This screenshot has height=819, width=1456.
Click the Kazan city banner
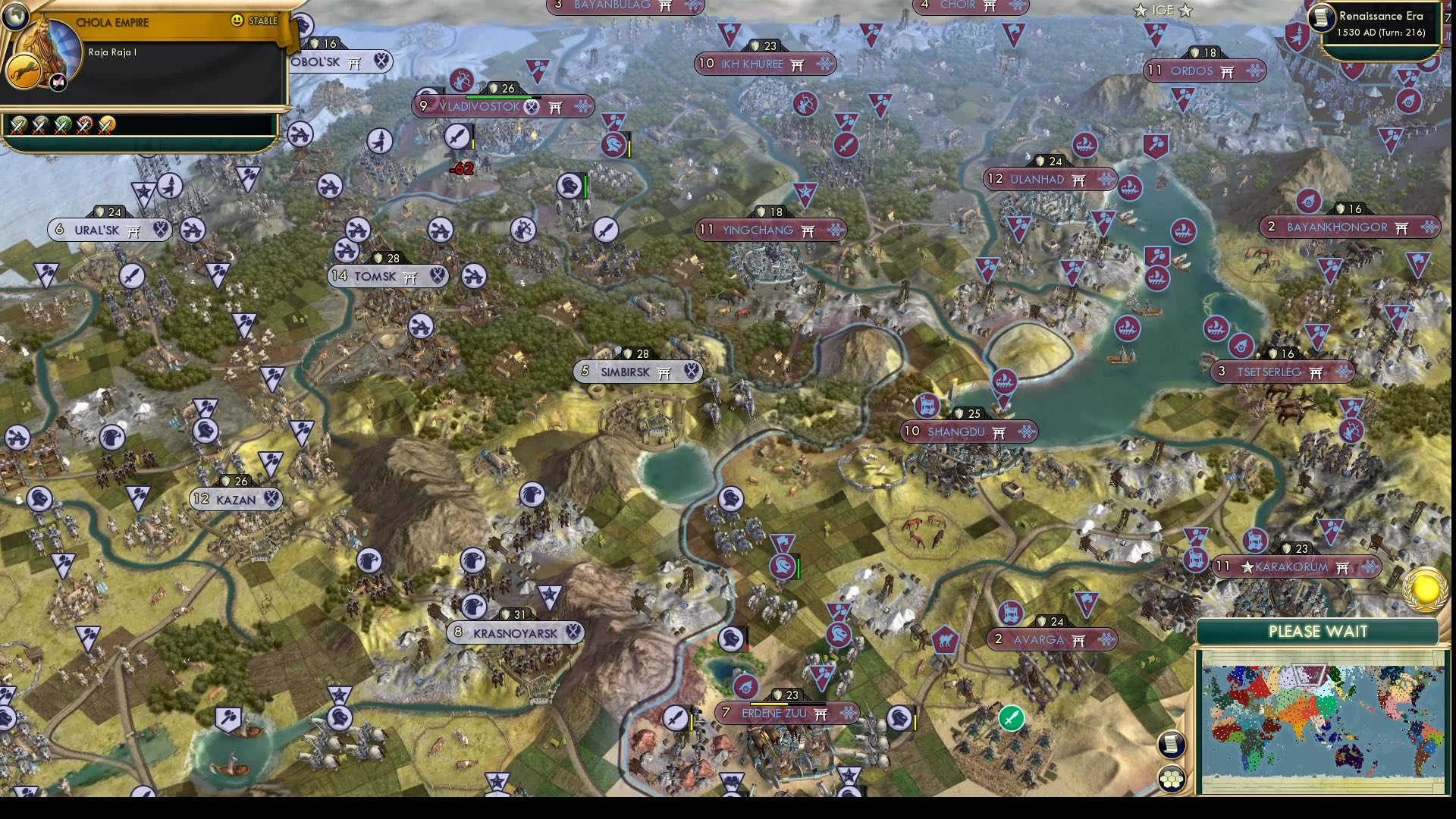pos(235,499)
